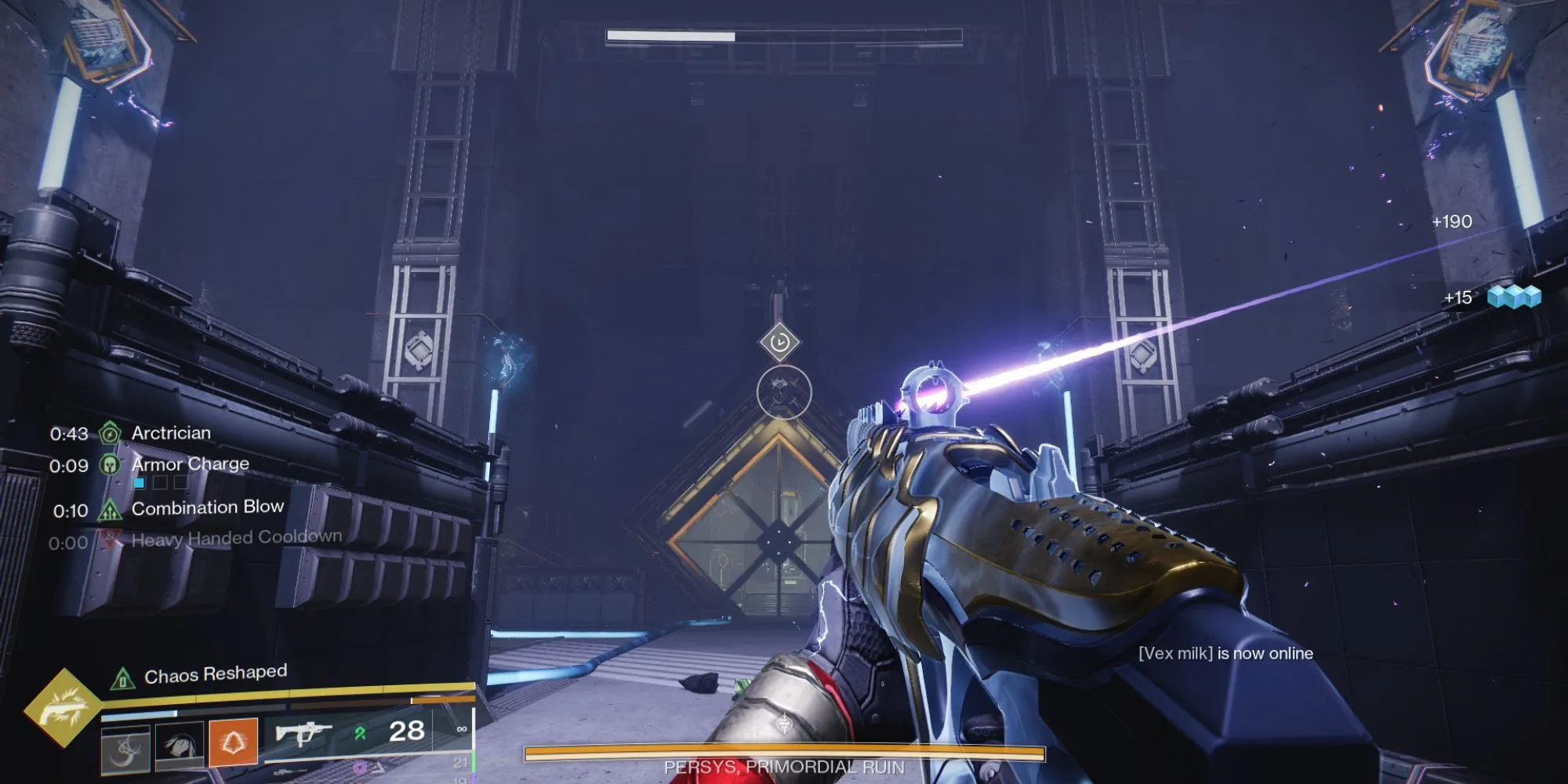Activate the orange class ability icon

coord(233,741)
